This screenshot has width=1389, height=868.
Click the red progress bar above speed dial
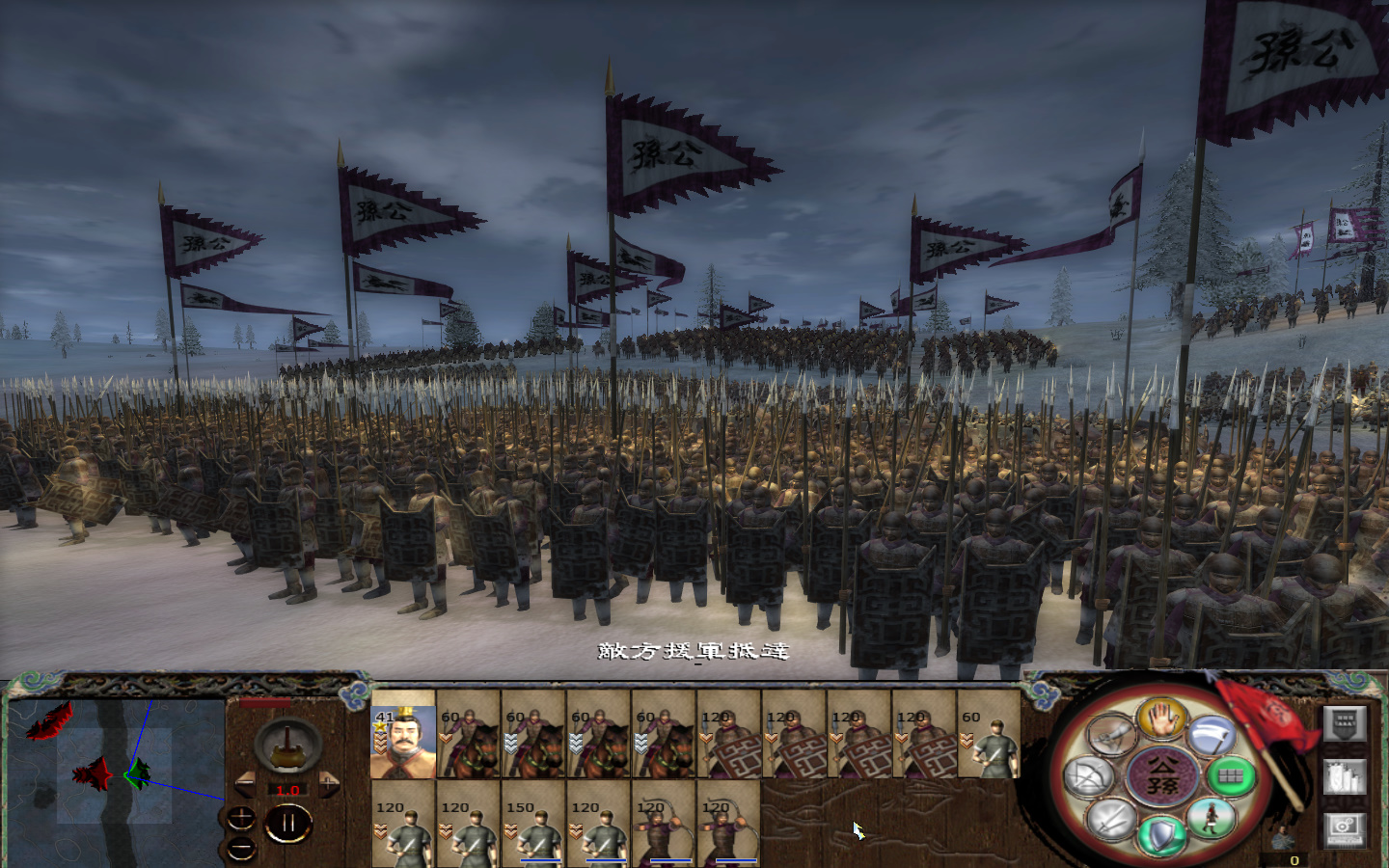point(264,702)
